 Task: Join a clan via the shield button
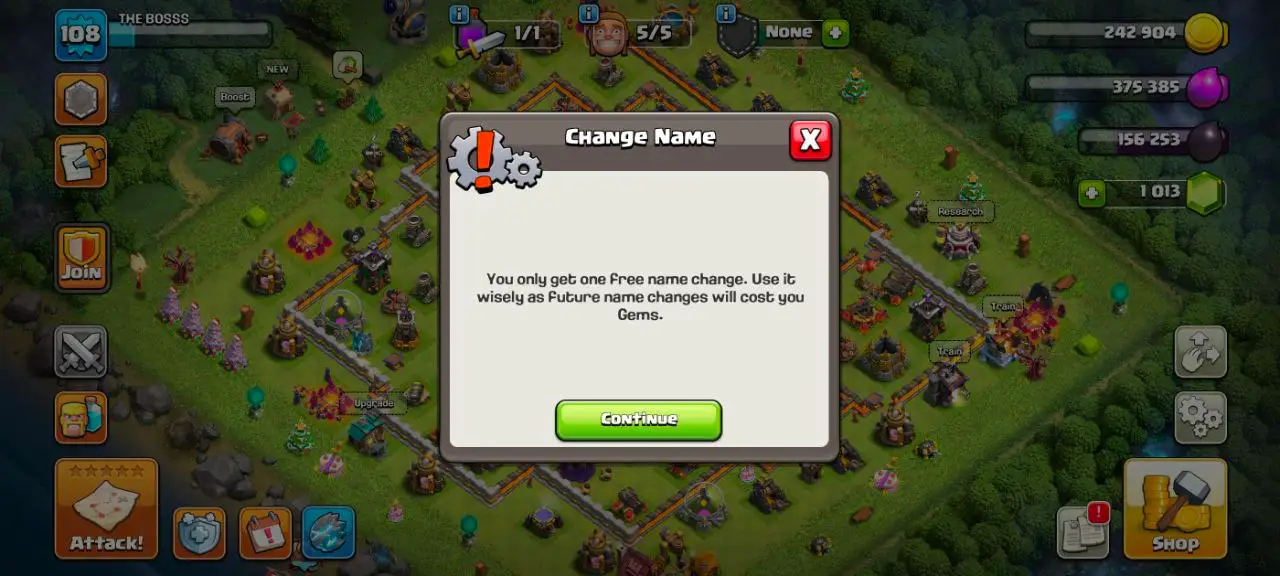pos(81,258)
